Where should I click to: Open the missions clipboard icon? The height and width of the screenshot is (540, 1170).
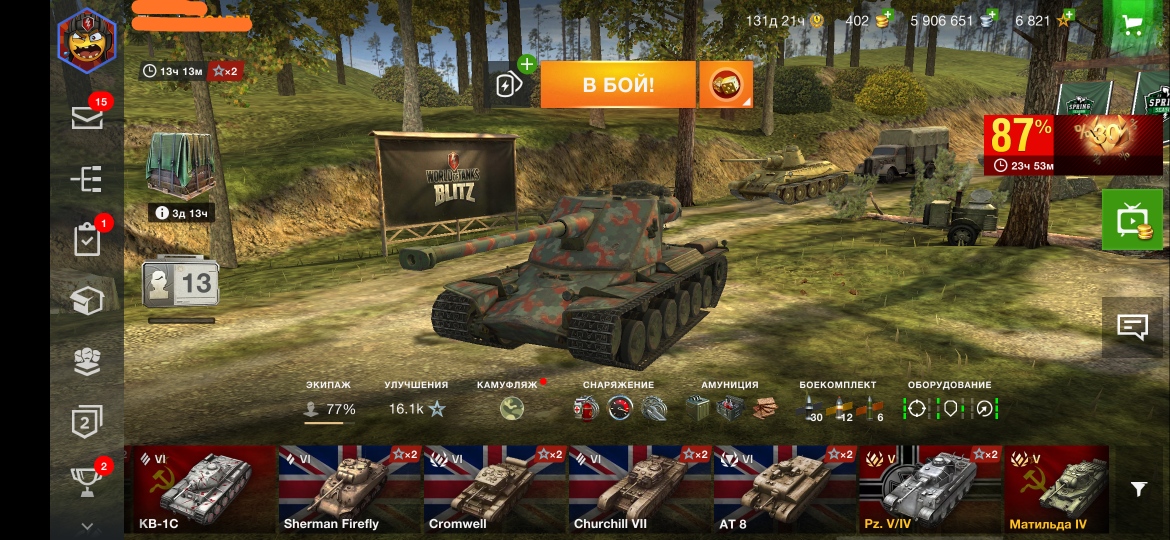(x=87, y=240)
